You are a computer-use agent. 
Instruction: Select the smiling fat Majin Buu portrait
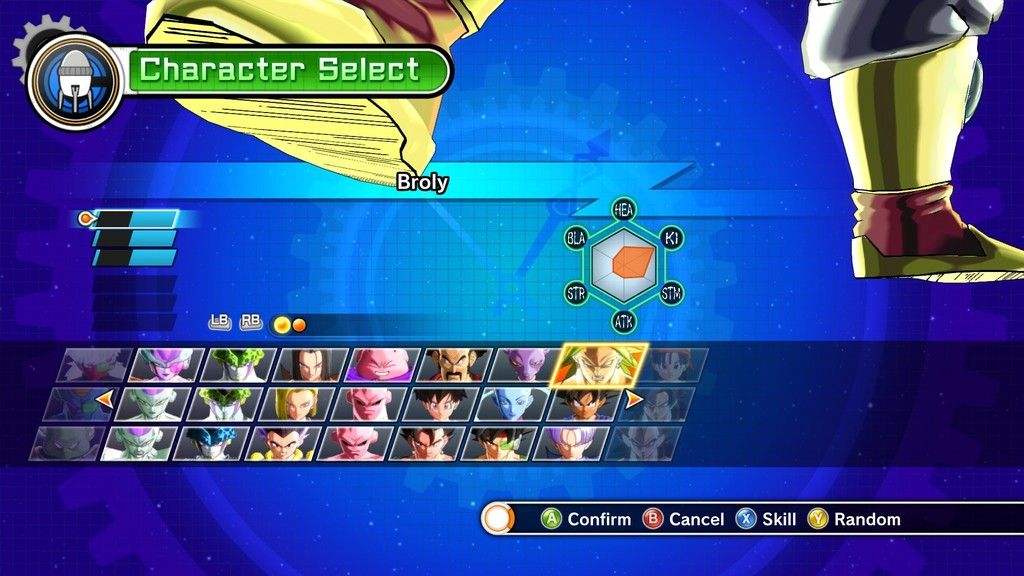tap(383, 366)
